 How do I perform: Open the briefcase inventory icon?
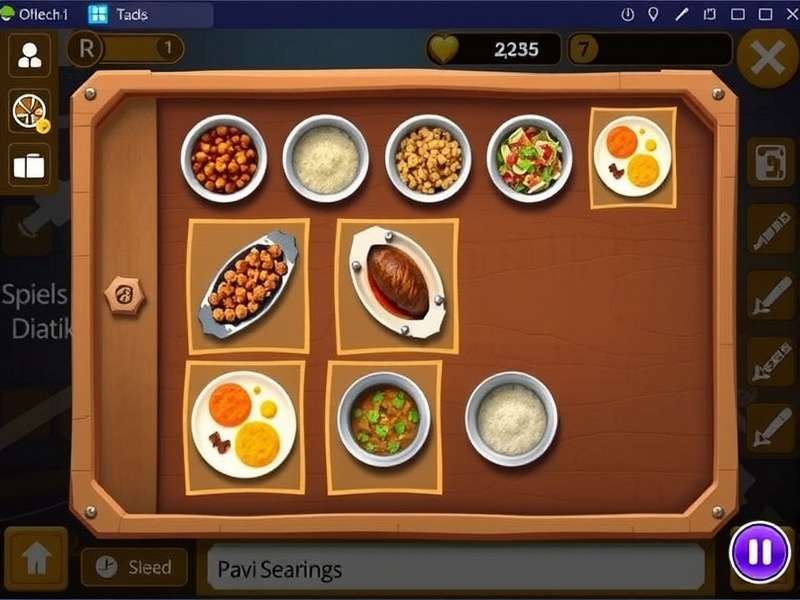[30, 166]
